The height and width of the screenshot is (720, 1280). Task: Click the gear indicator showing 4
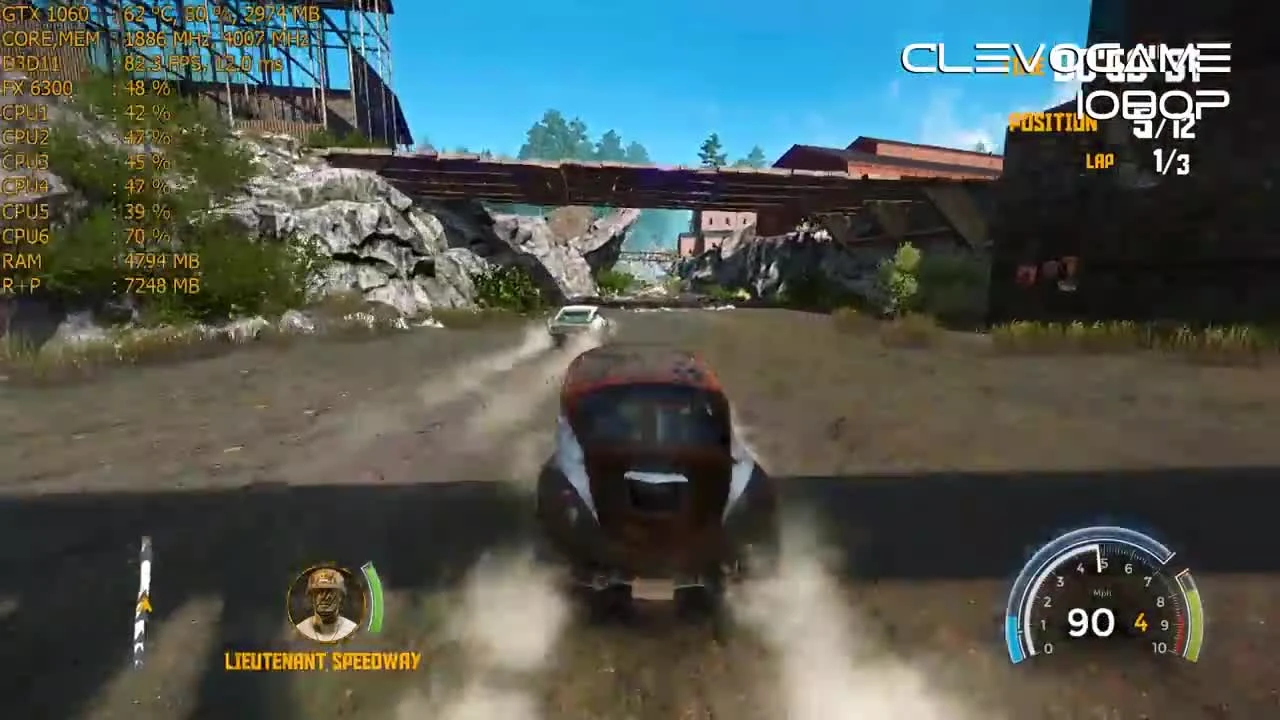click(x=1141, y=623)
